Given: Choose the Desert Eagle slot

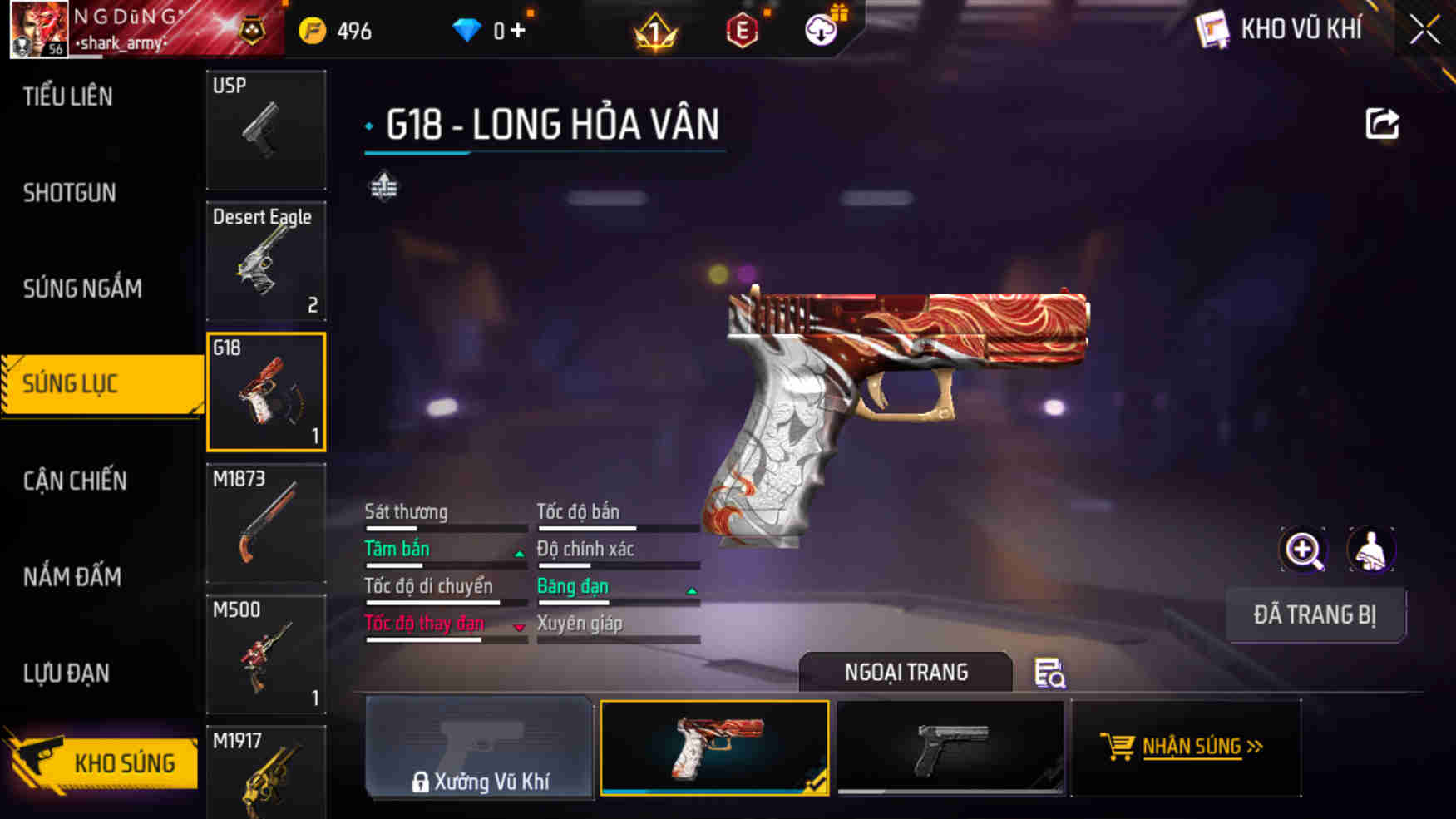Looking at the screenshot, I should pyautogui.click(x=266, y=261).
